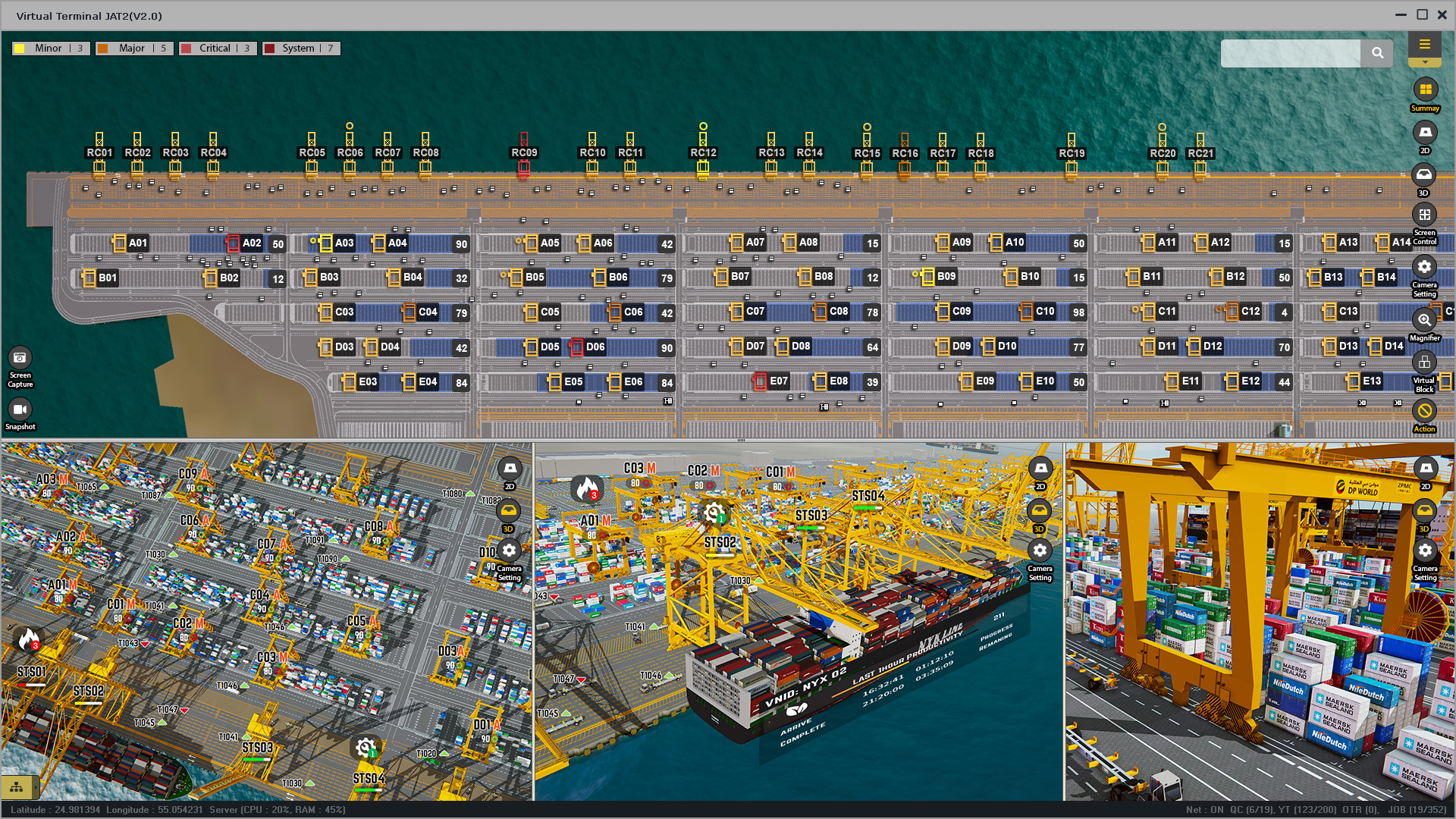Open the Action tool
Viewport: 1456px width, 819px height.
[1424, 412]
